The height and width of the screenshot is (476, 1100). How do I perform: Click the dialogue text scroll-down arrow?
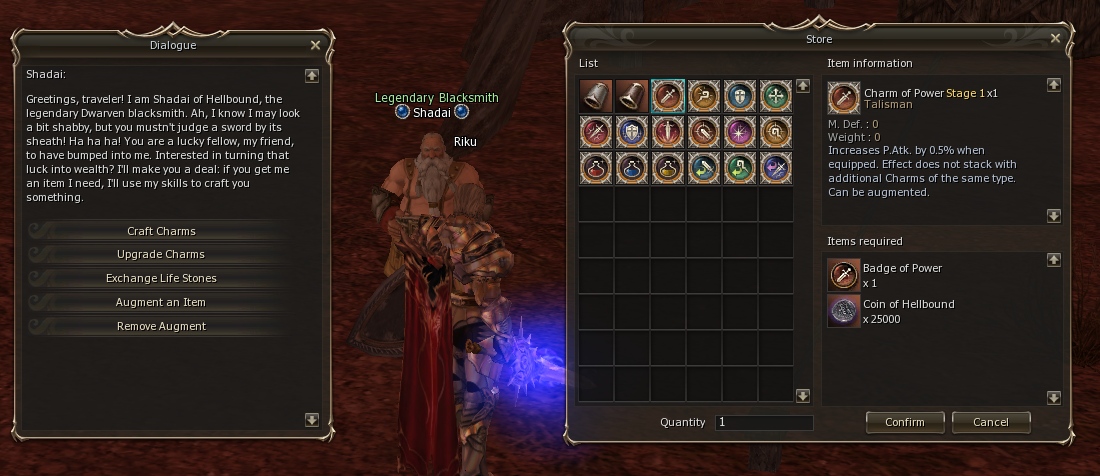coord(312,420)
